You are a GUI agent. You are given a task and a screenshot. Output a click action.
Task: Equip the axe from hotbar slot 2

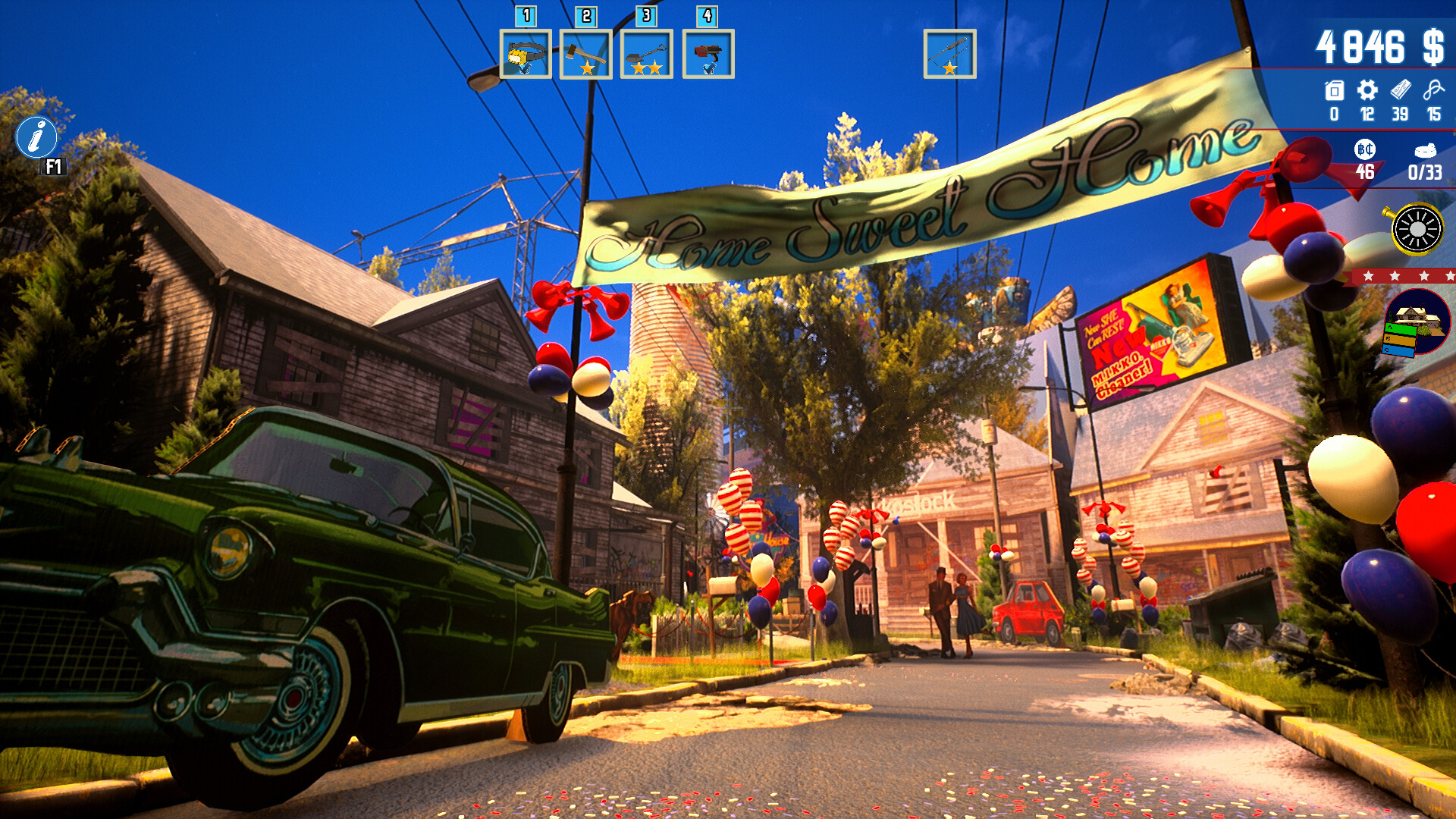click(585, 55)
